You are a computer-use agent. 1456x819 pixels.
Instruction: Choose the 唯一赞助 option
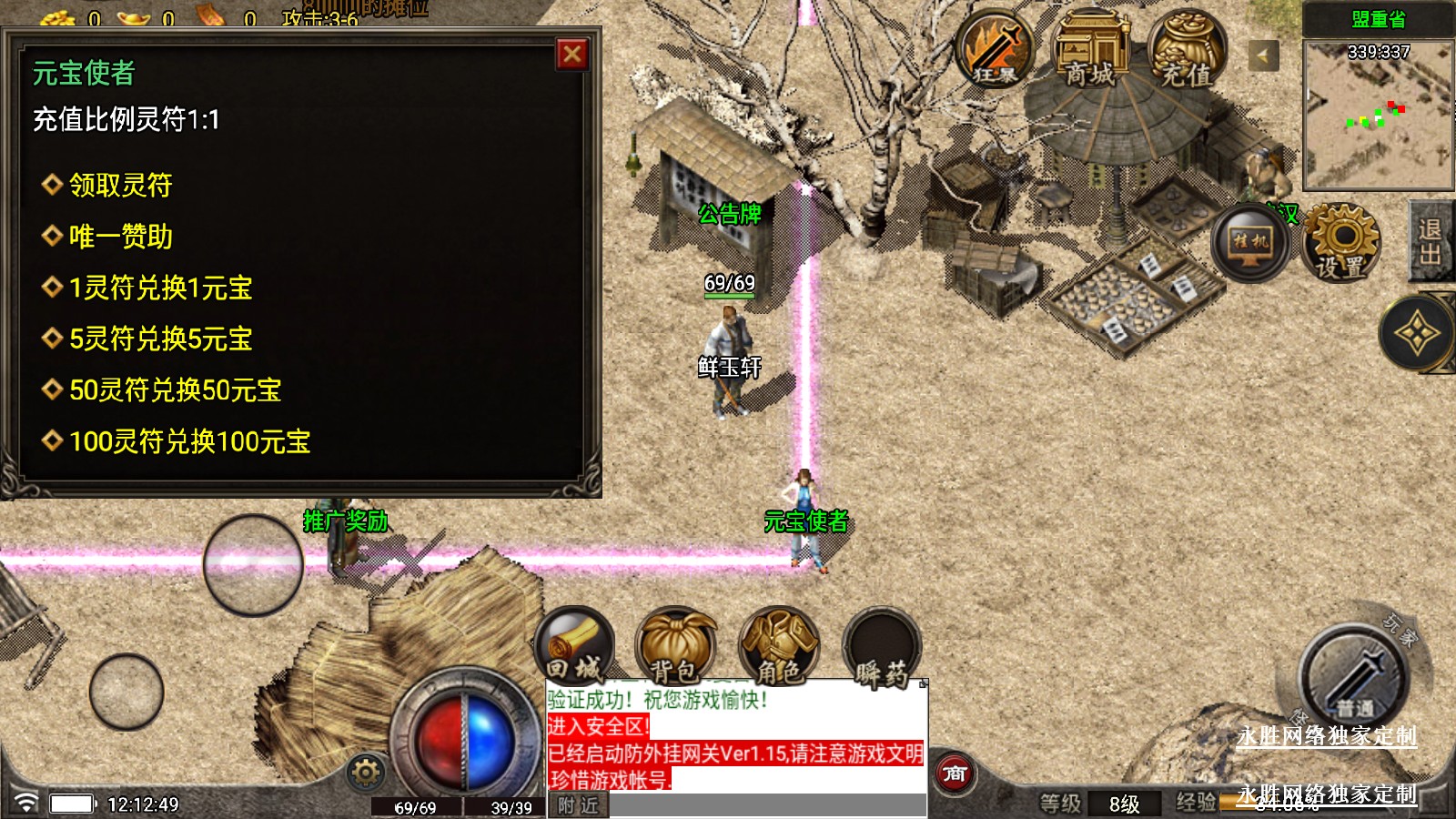coord(120,238)
